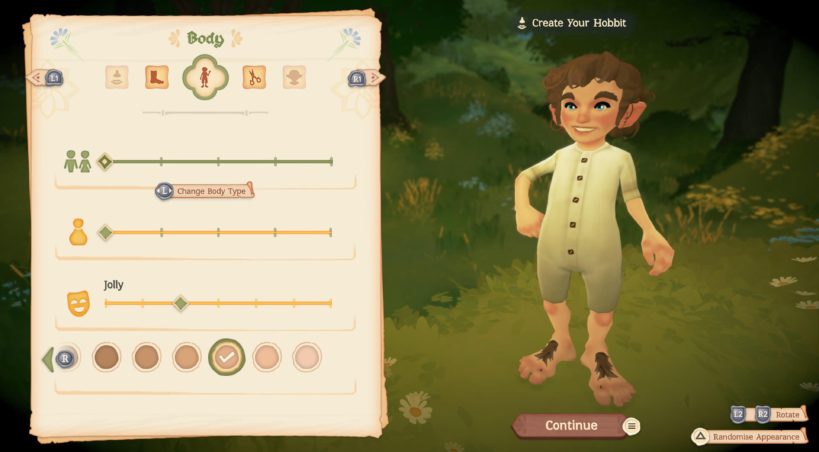Change the Jolly expression slider
The image size is (819, 452).
(180, 303)
